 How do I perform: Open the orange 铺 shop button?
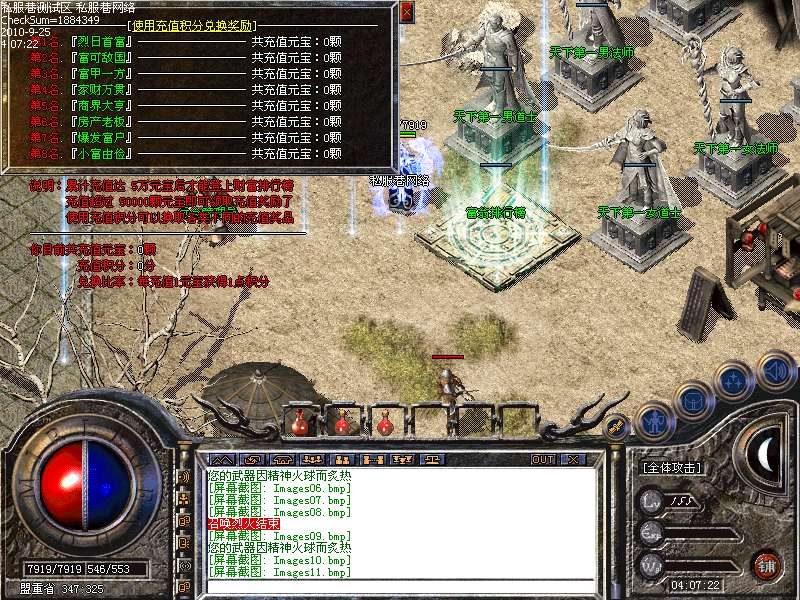[x=767, y=563]
